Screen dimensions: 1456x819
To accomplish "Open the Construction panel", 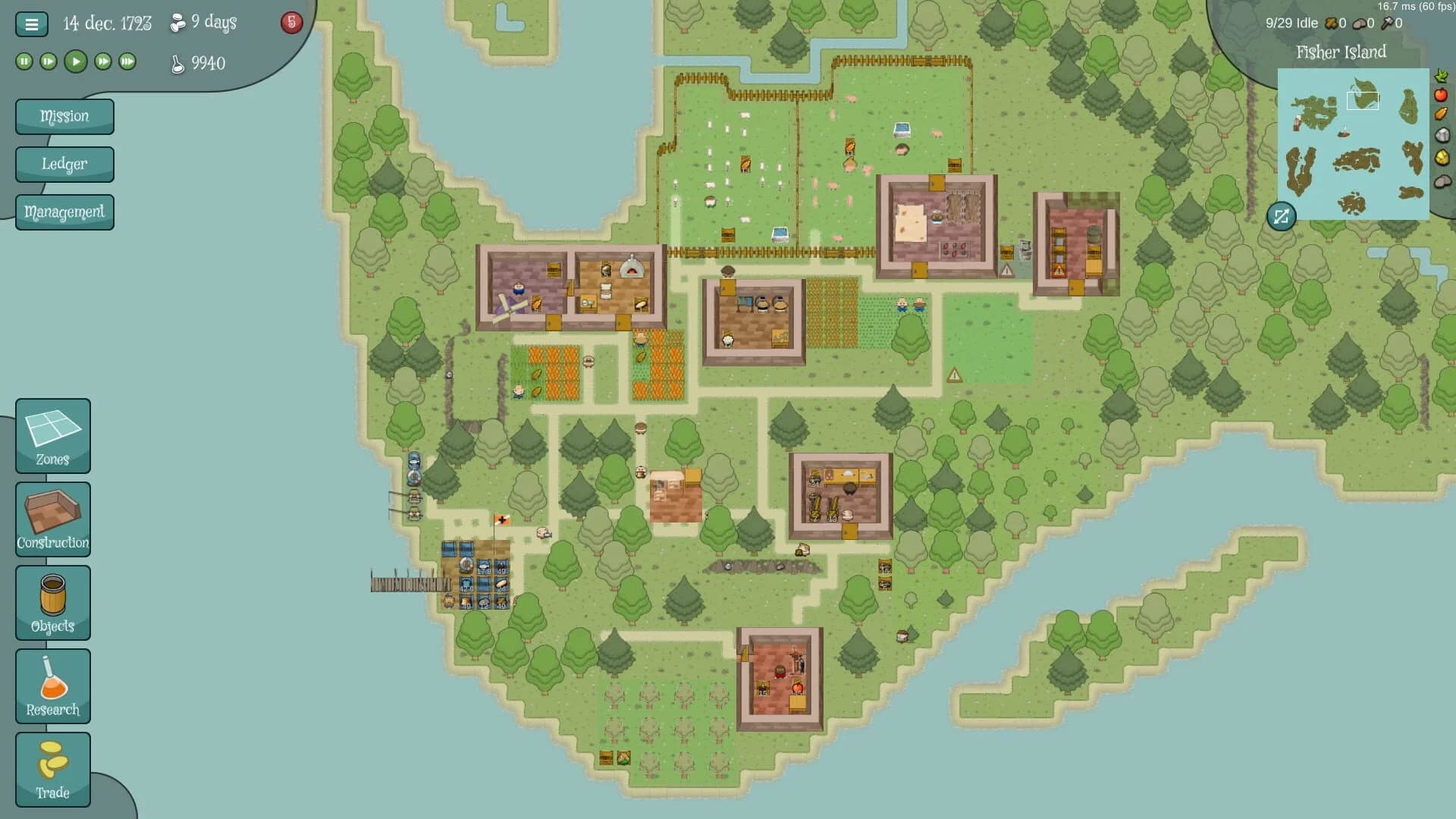I will pyautogui.click(x=52, y=519).
